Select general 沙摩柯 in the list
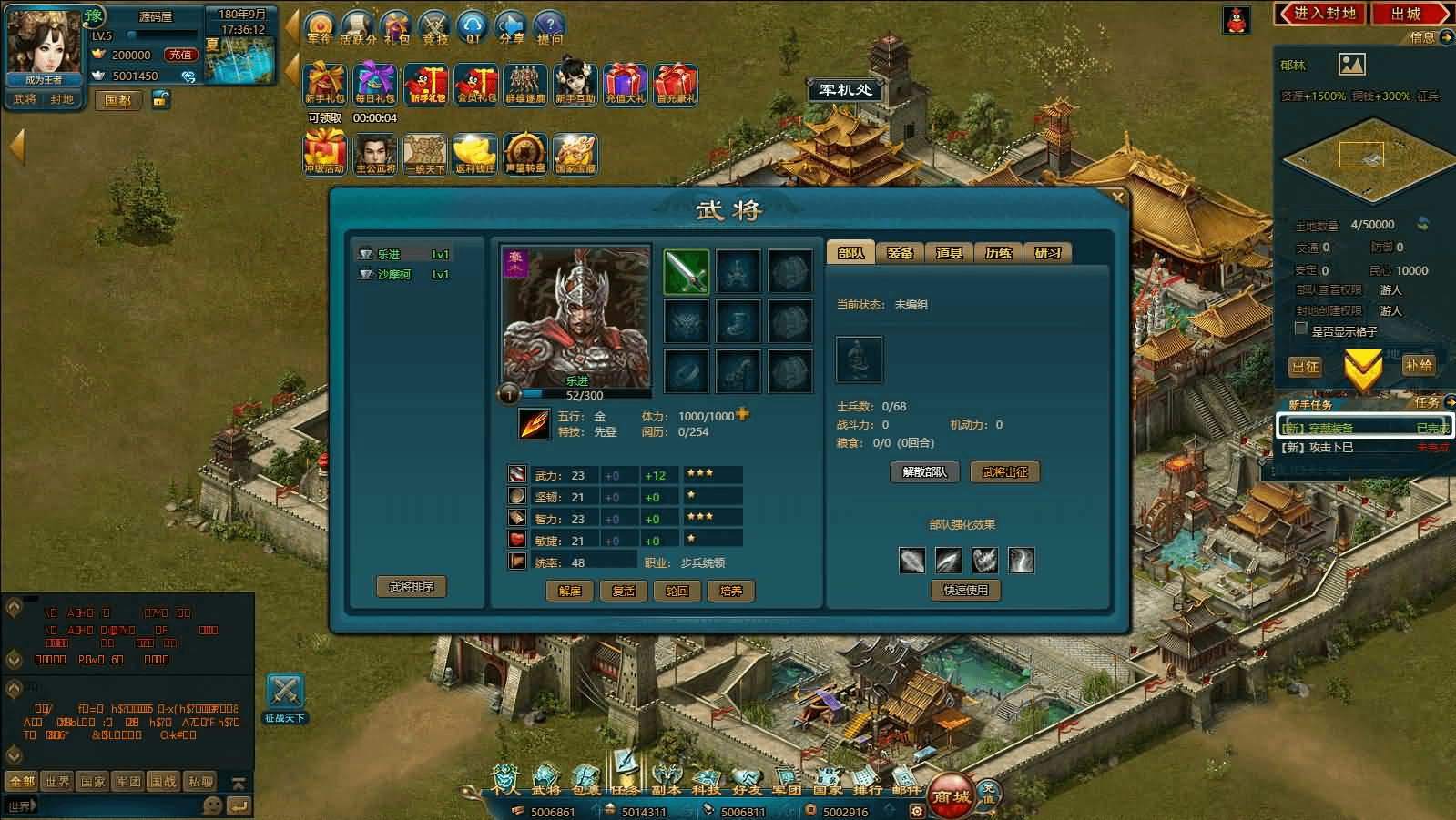 point(394,274)
